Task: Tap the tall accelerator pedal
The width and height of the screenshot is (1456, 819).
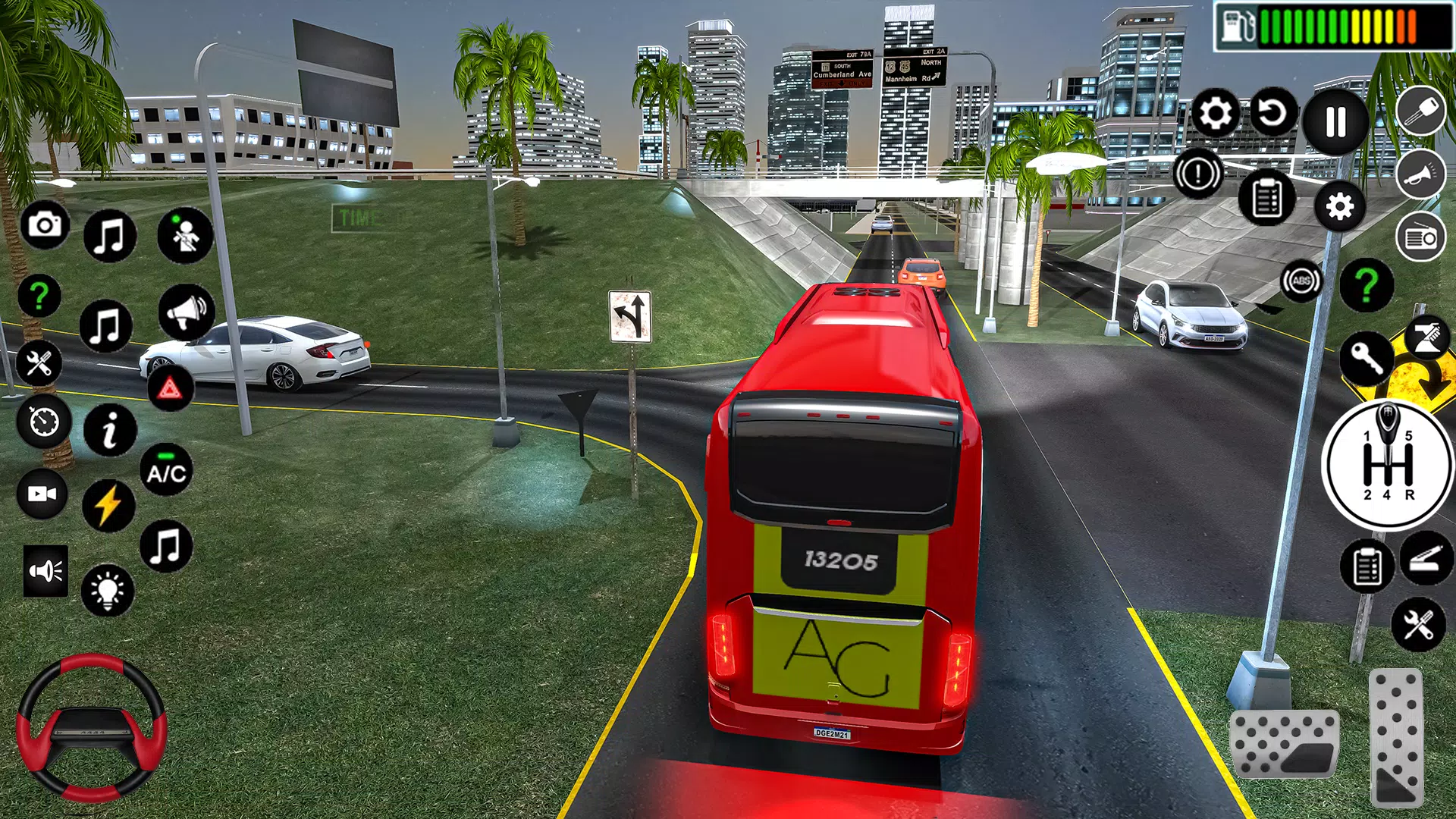Action: tap(1396, 737)
